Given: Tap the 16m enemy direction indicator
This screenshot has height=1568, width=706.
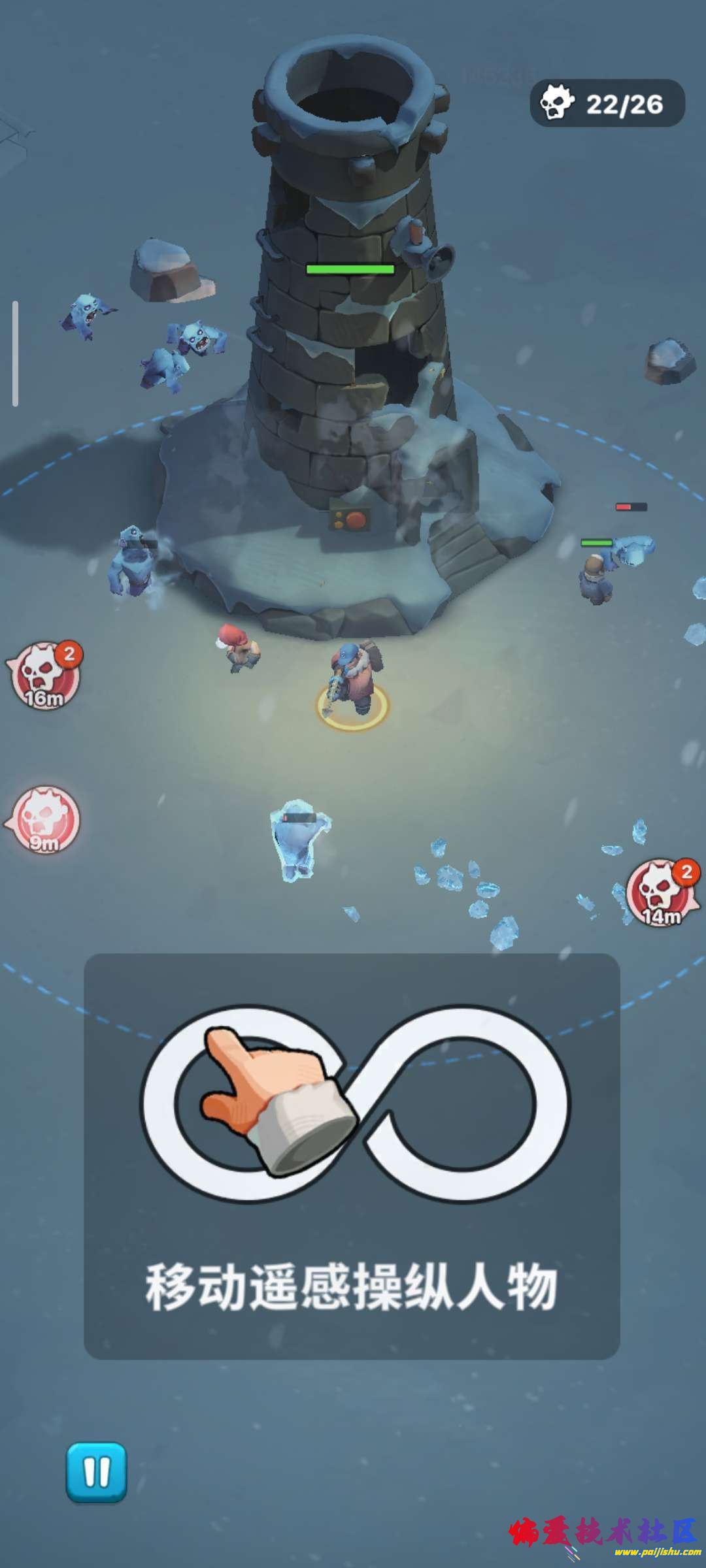Looking at the screenshot, I should 44,676.
